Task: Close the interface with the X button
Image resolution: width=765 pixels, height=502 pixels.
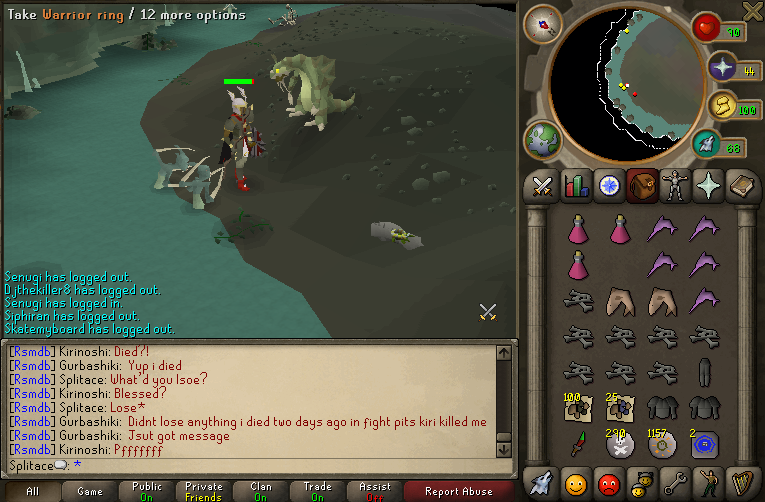Action: [x=752, y=11]
